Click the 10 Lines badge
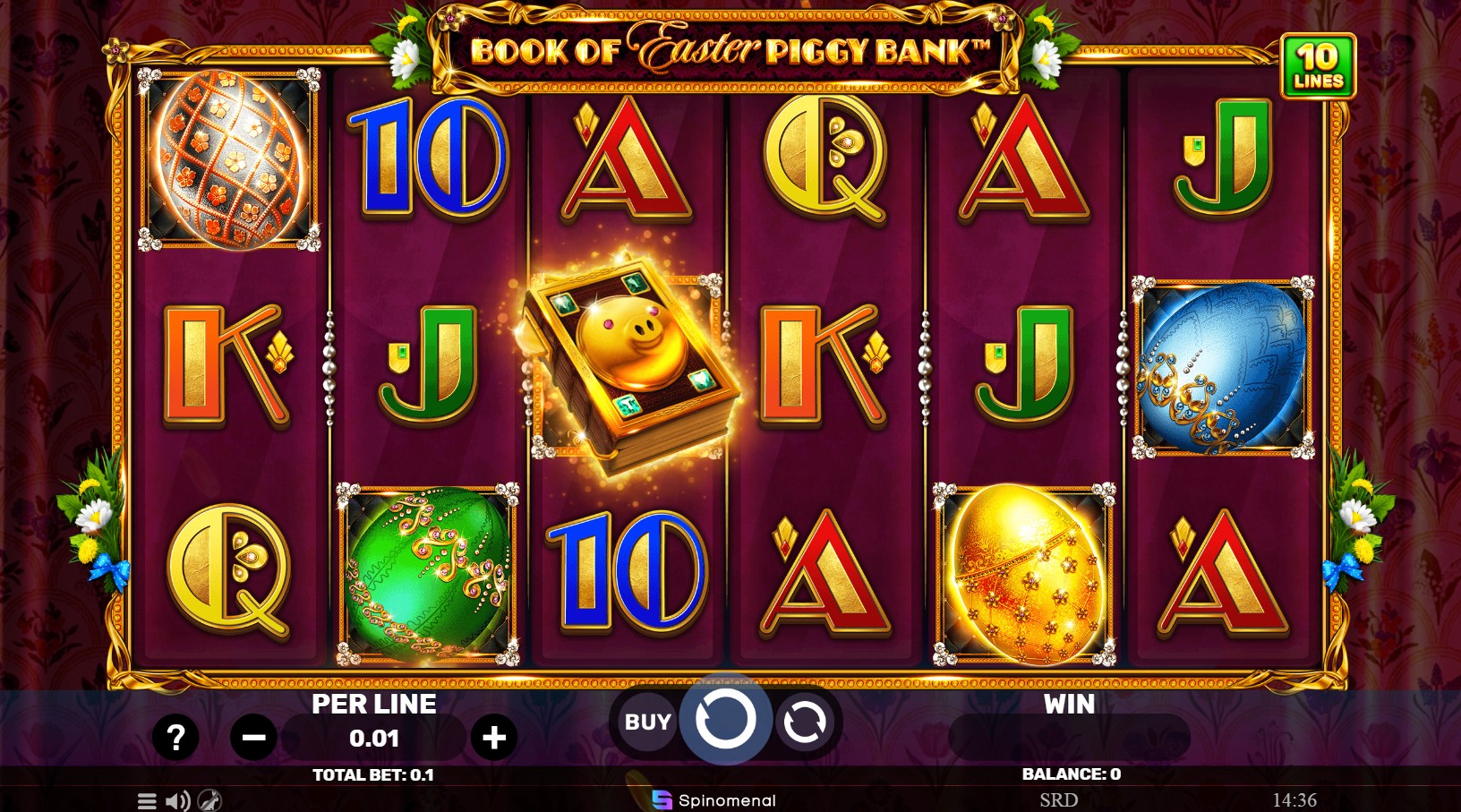This screenshot has width=1461, height=812. (1318, 66)
